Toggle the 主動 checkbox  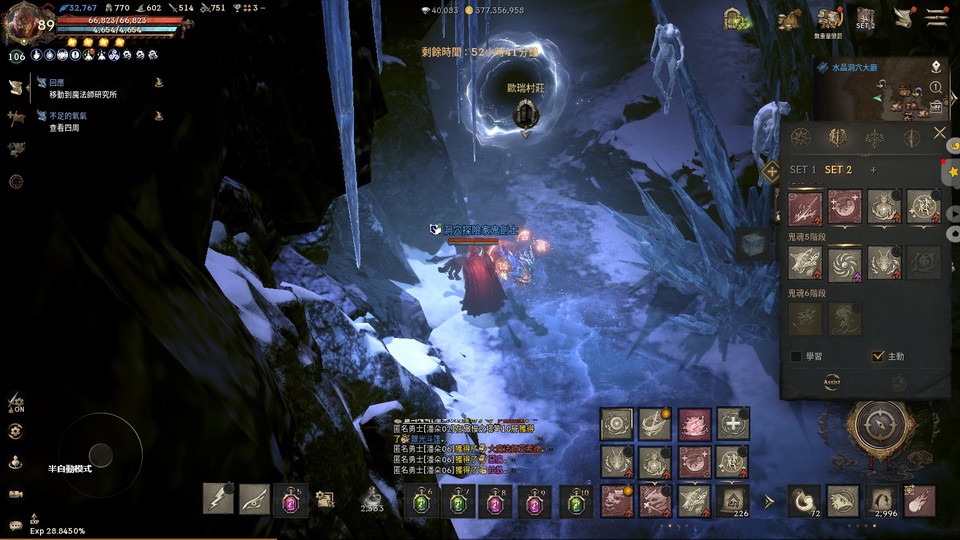878,356
